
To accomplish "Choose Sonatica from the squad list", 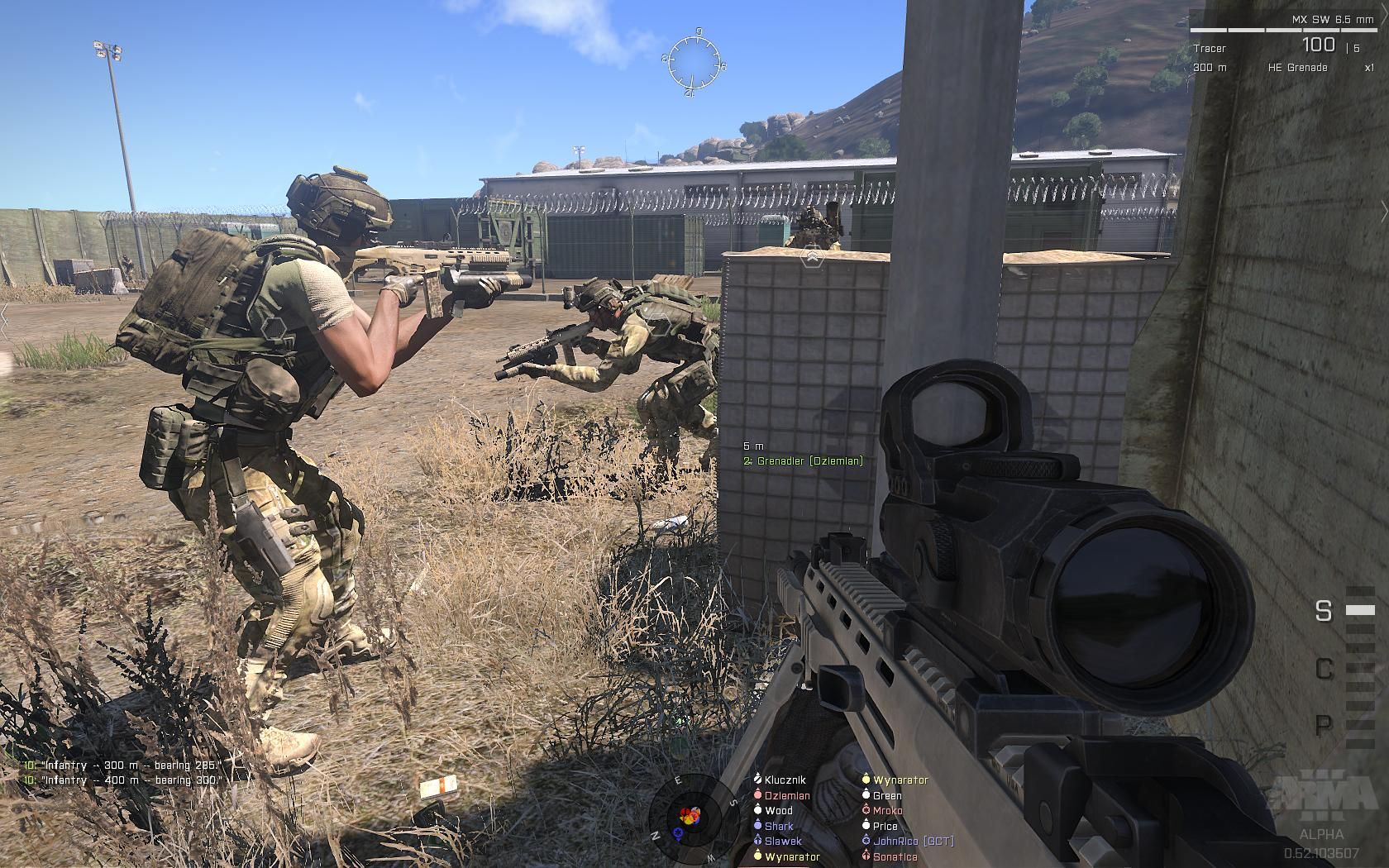I will [895, 856].
